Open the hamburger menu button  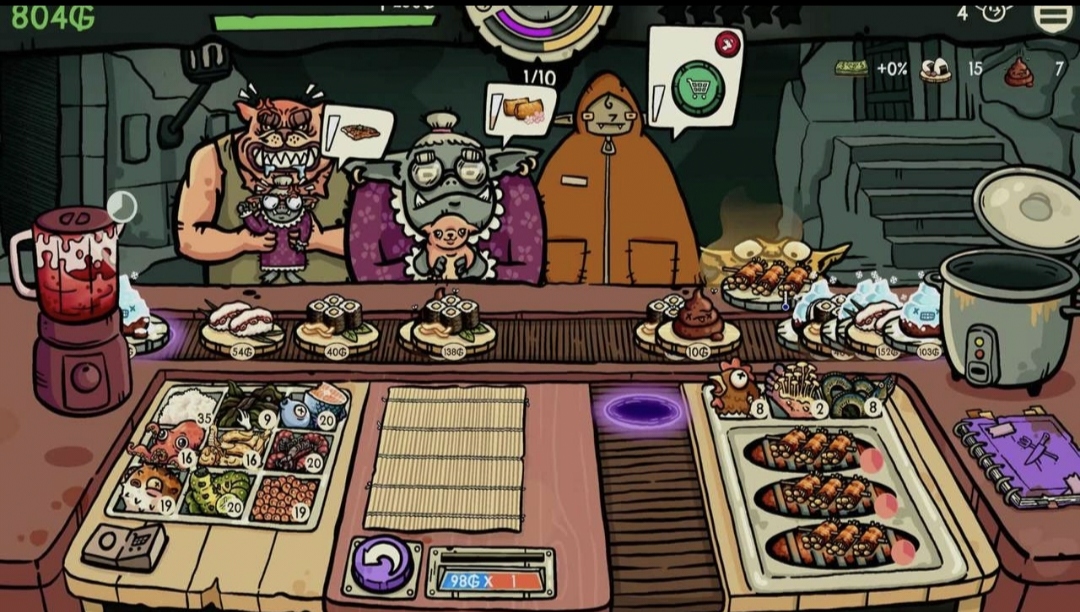[x=1052, y=14]
